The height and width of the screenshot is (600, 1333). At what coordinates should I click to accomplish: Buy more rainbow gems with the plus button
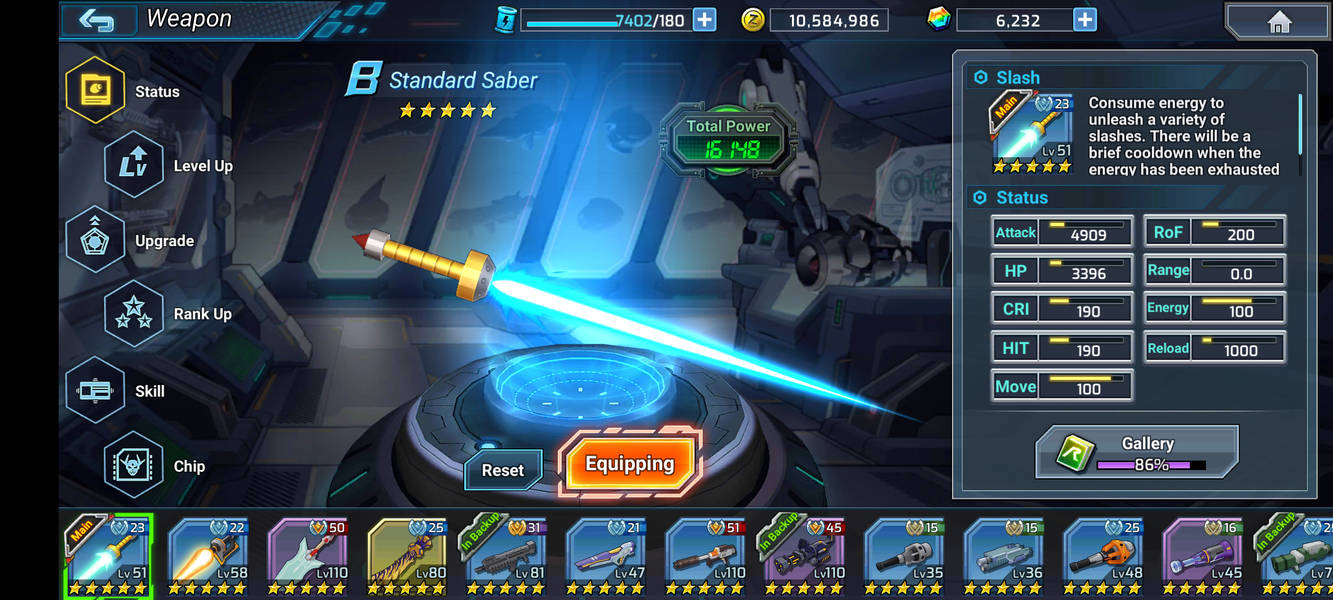pyautogui.click(x=1084, y=19)
